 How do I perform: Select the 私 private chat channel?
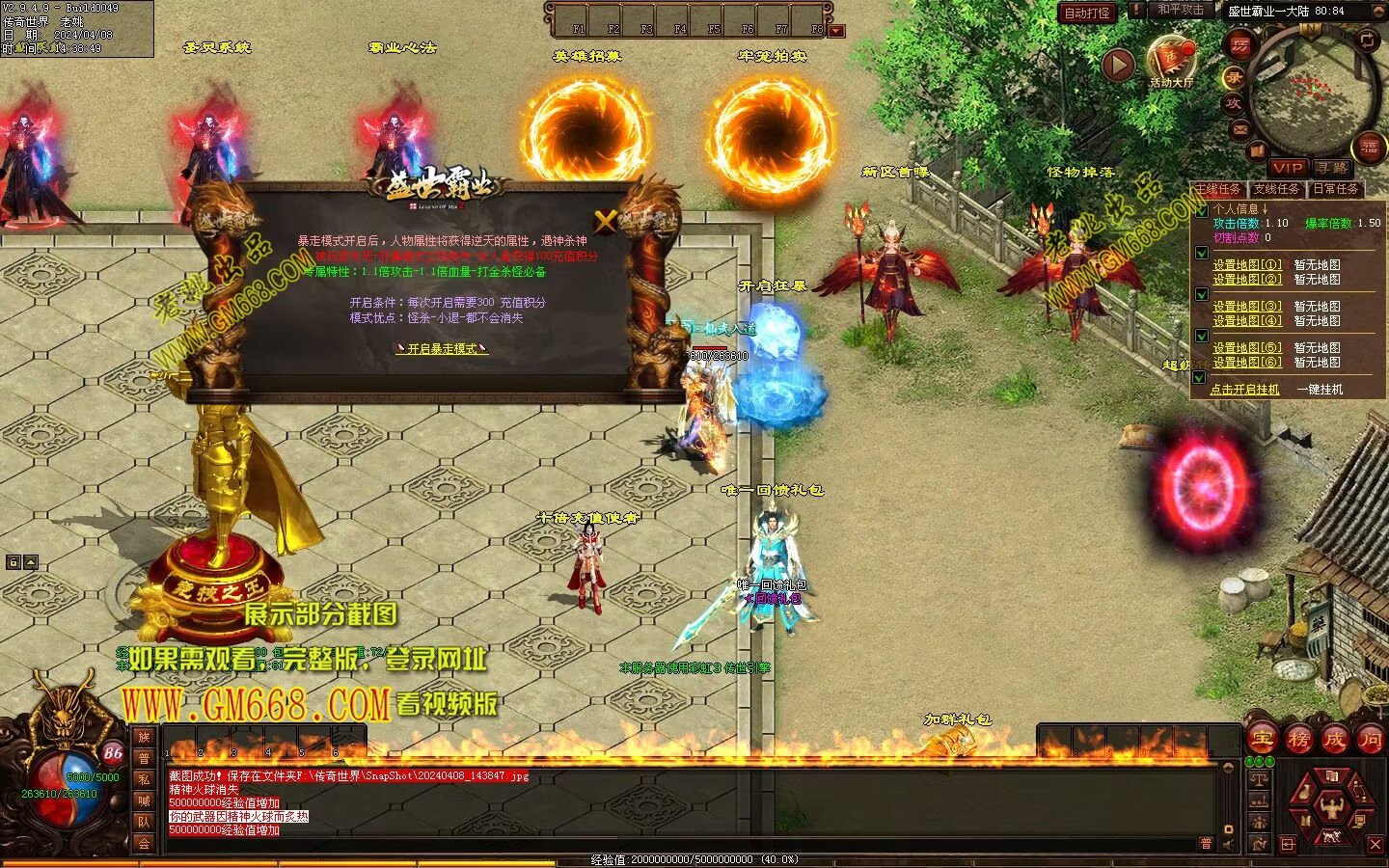click(x=144, y=778)
